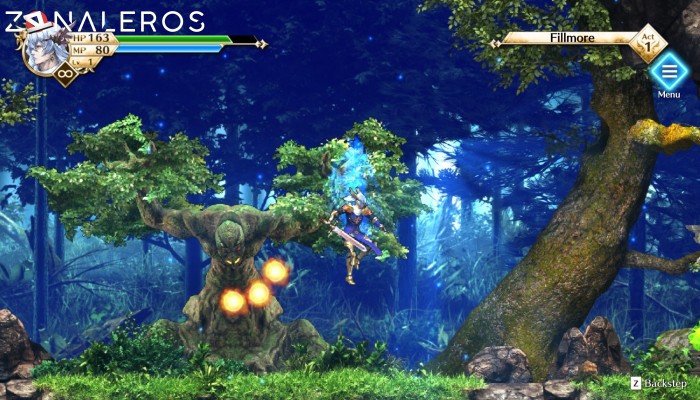
Task: Open the blue diamond Menu button
Action: 668,71
